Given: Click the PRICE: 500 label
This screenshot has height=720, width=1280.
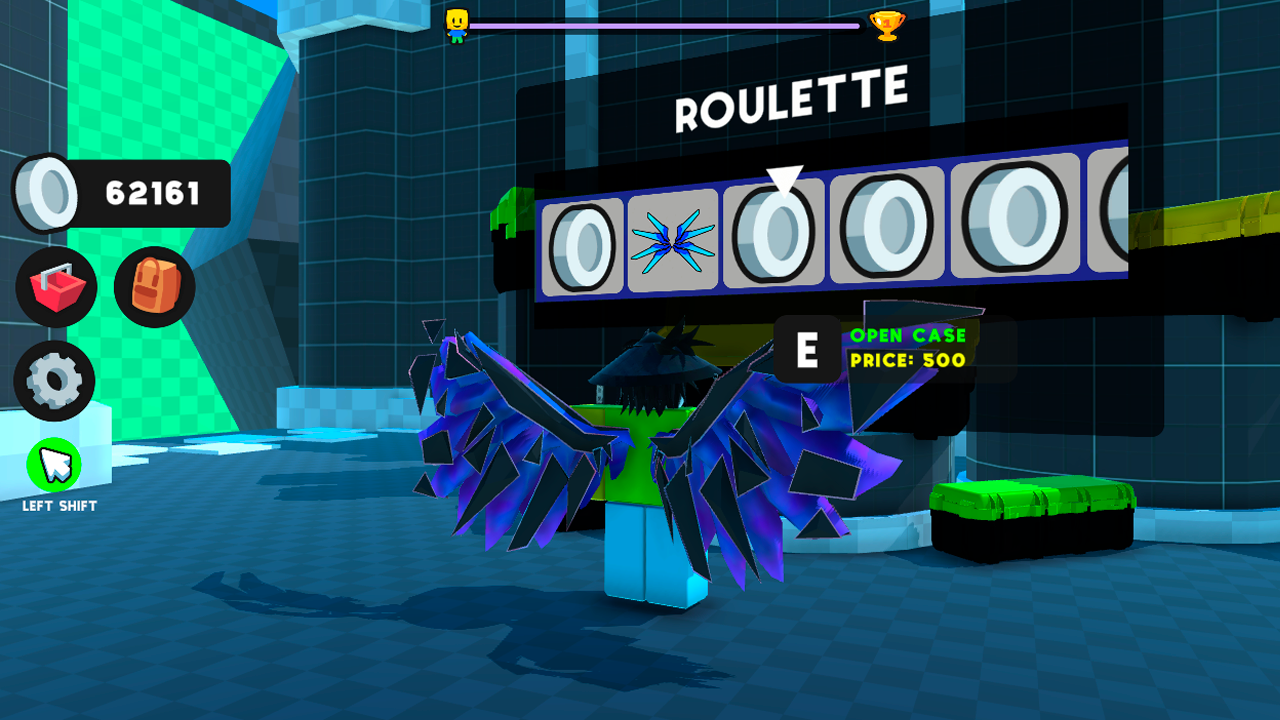Looking at the screenshot, I should pos(908,362).
